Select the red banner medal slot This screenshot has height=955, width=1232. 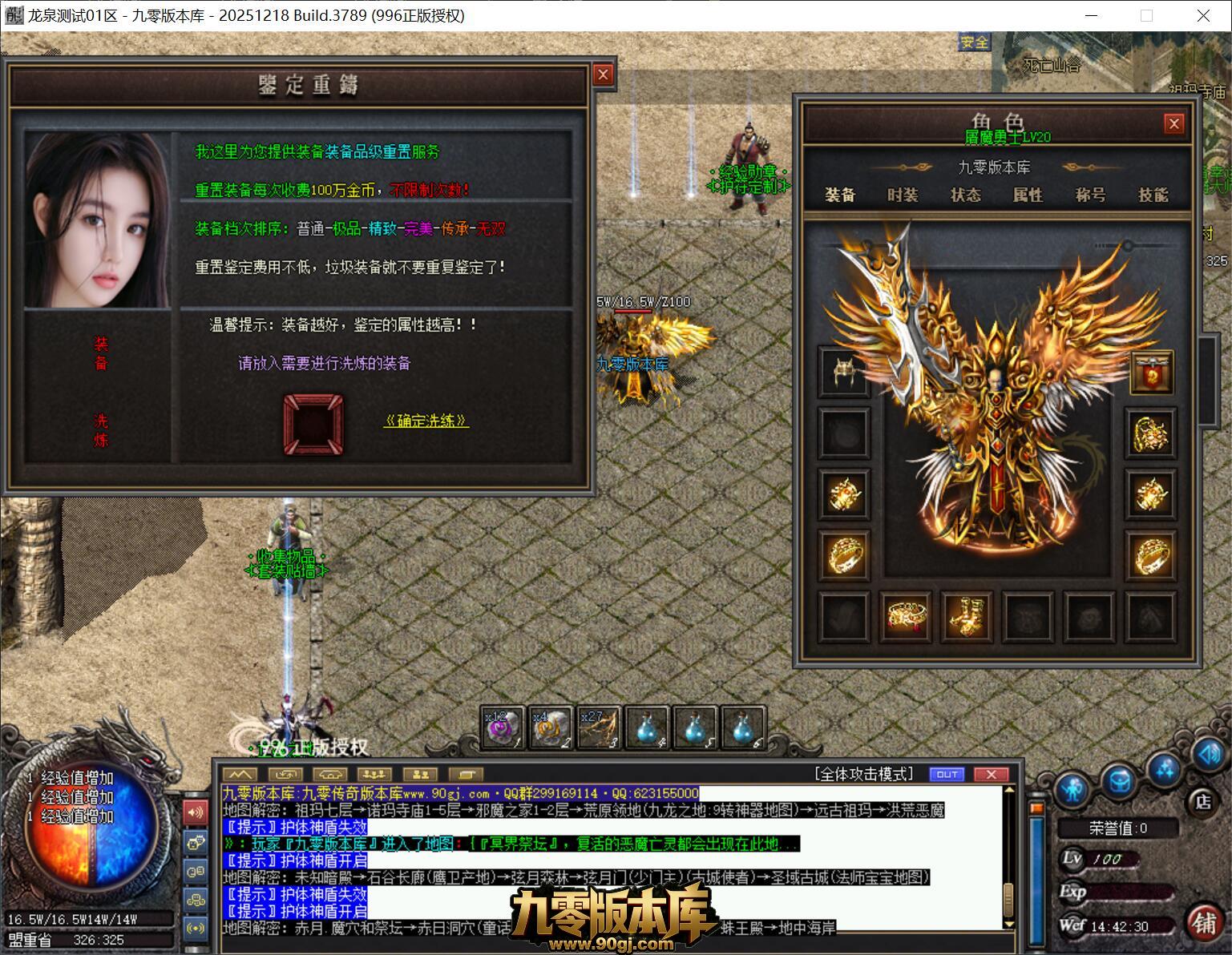1151,372
